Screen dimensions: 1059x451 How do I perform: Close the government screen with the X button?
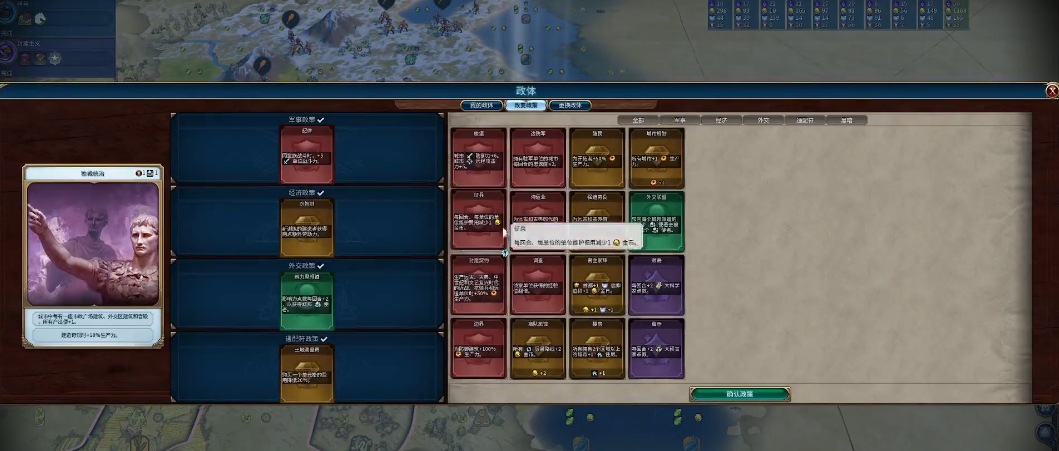click(1051, 91)
